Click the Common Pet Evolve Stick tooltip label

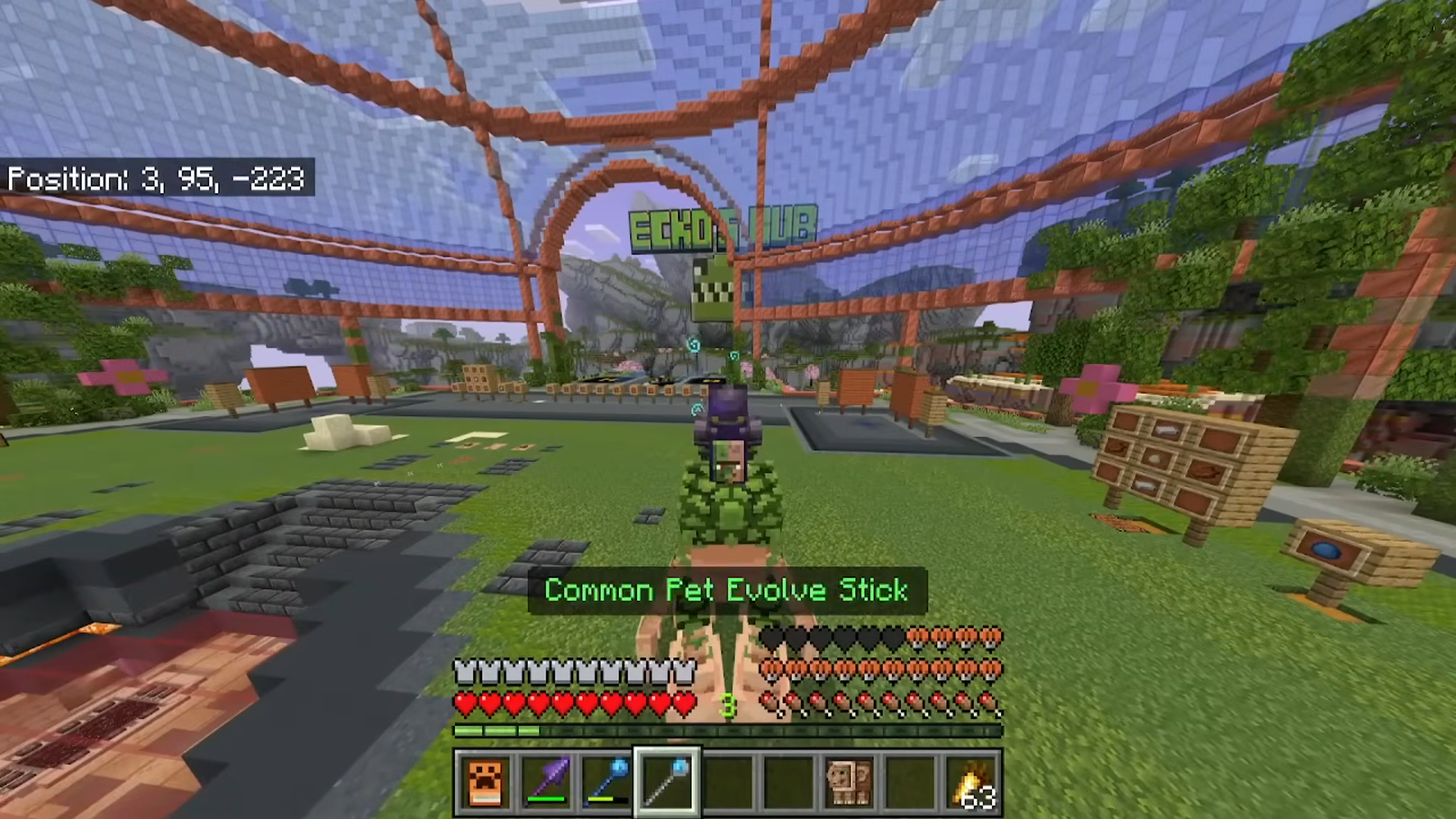click(x=726, y=591)
